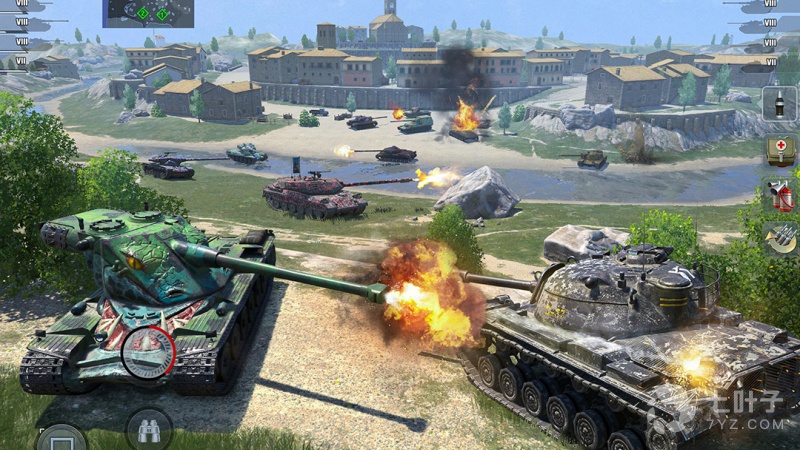This screenshot has height=450, width=800.
Task: Select the shell ammo type slot
Action: pyautogui.click(x=780, y=104)
